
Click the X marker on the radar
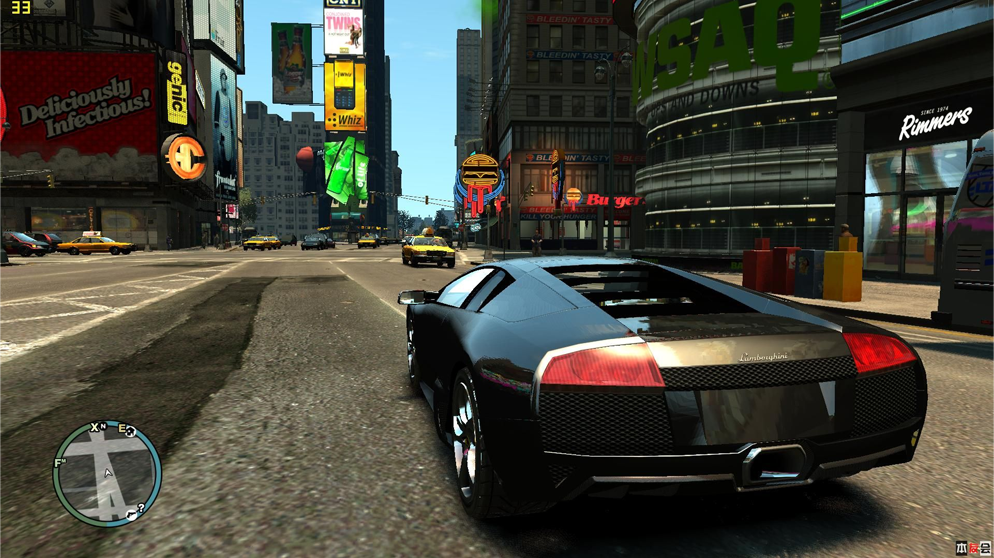pos(95,428)
